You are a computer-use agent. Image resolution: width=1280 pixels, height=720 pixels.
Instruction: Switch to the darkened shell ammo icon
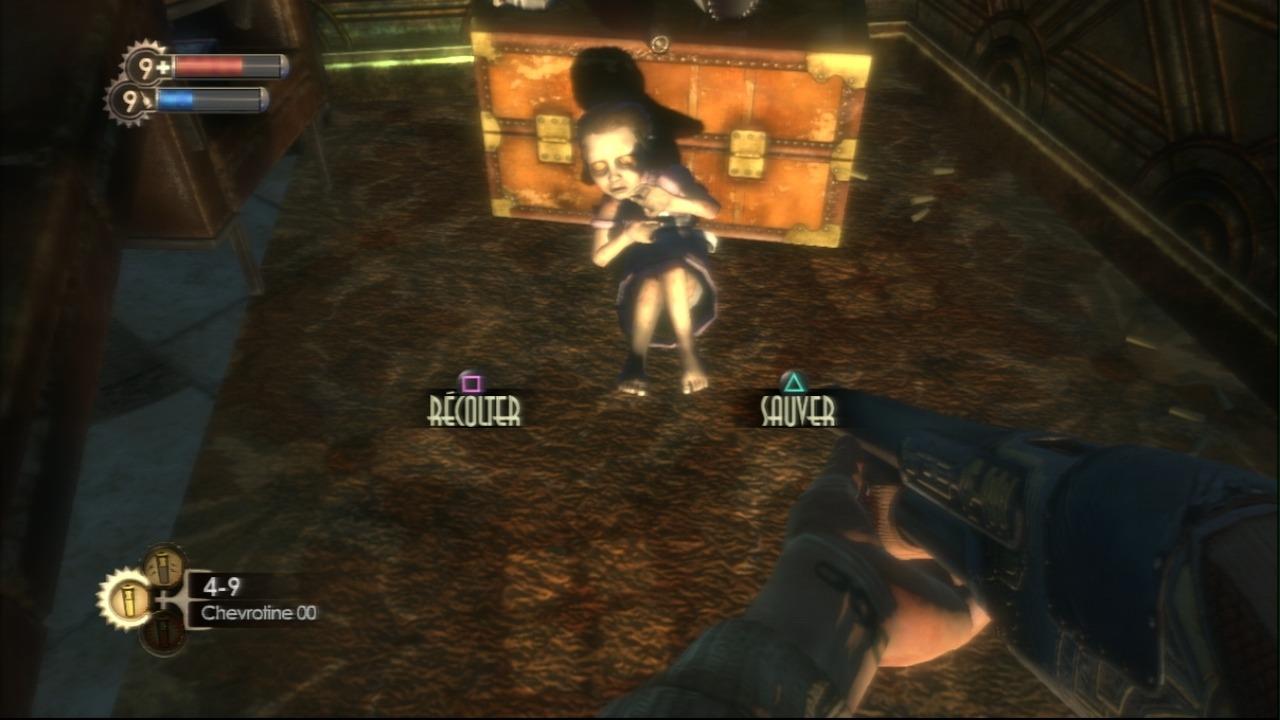click(x=163, y=632)
